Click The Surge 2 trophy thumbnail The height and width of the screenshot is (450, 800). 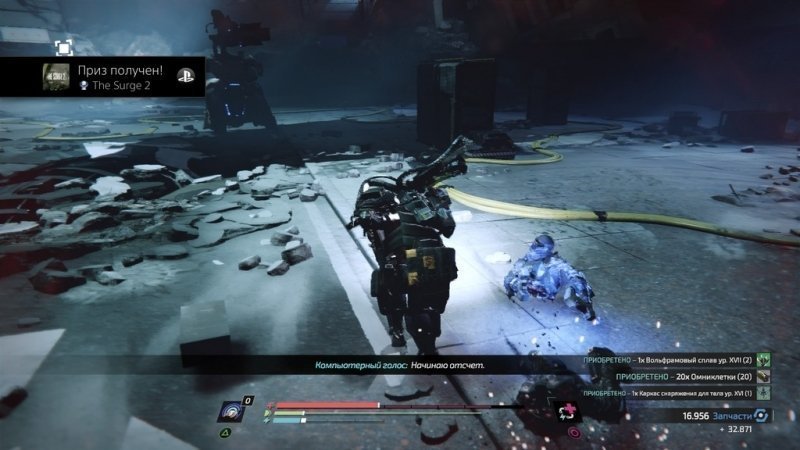tap(57, 77)
